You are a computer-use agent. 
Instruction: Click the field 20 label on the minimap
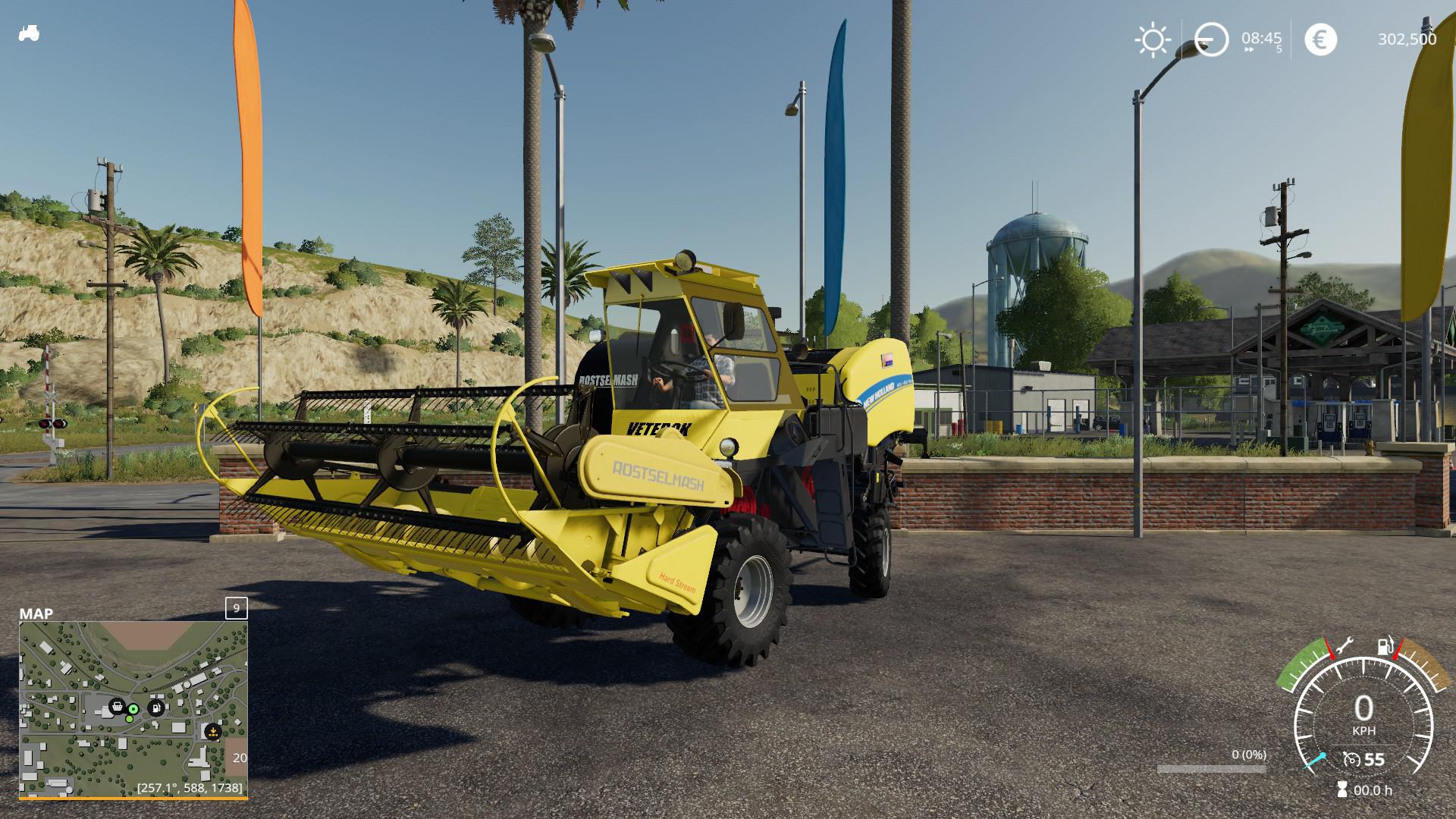pyautogui.click(x=240, y=758)
